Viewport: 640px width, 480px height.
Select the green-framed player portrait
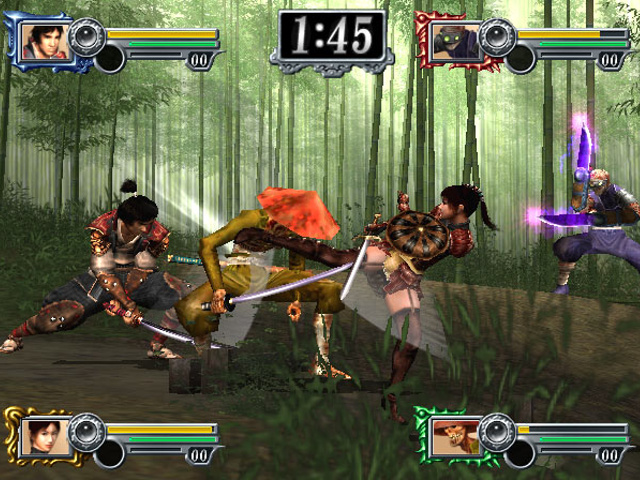(452, 436)
